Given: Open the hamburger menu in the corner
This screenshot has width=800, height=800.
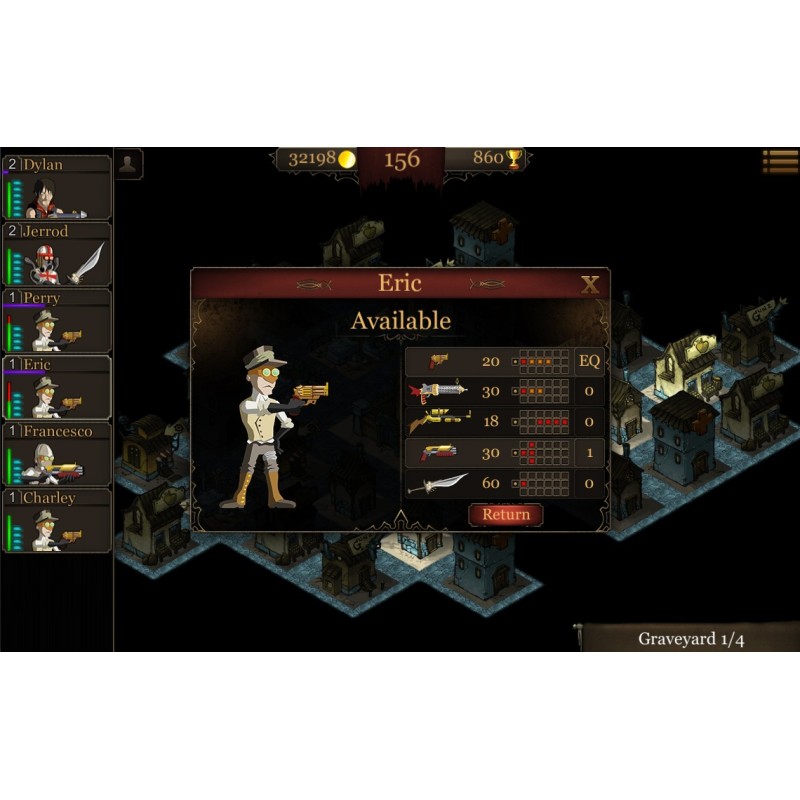Looking at the screenshot, I should pos(780,162).
